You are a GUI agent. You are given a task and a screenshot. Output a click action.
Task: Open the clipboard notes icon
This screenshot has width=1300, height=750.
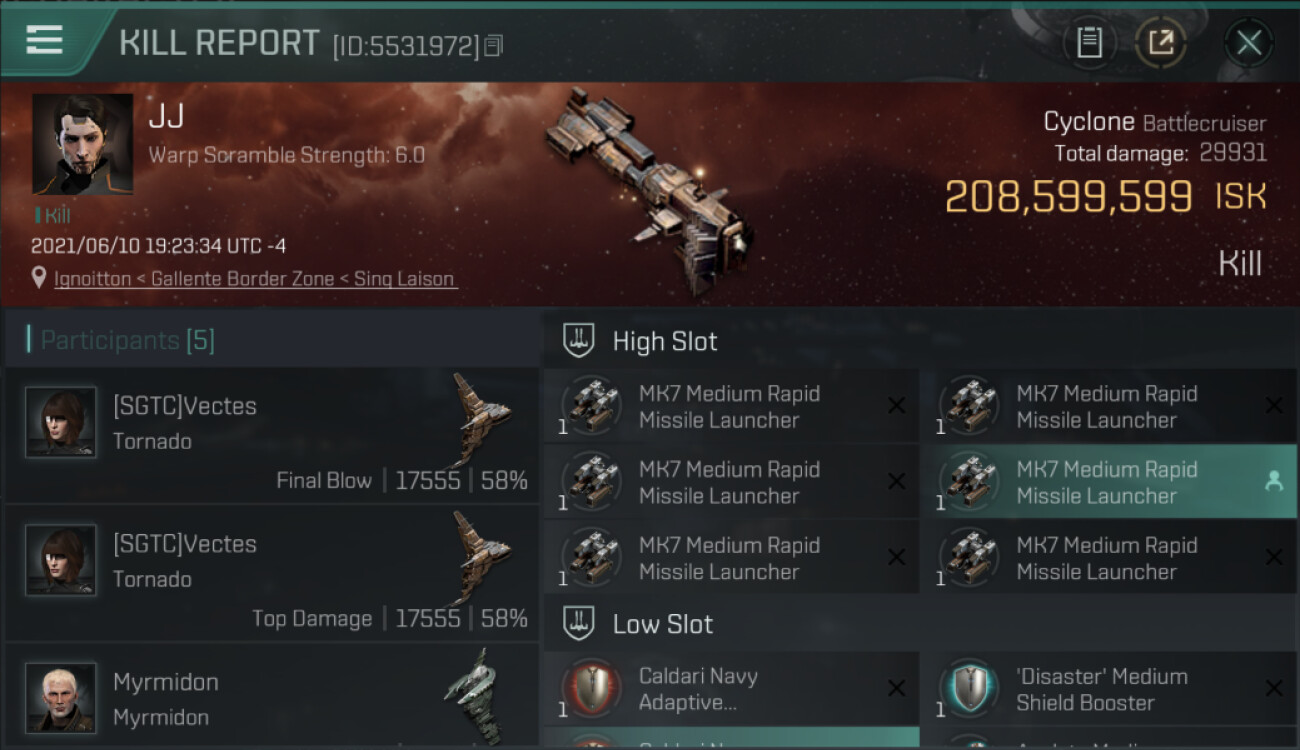pos(1089,43)
